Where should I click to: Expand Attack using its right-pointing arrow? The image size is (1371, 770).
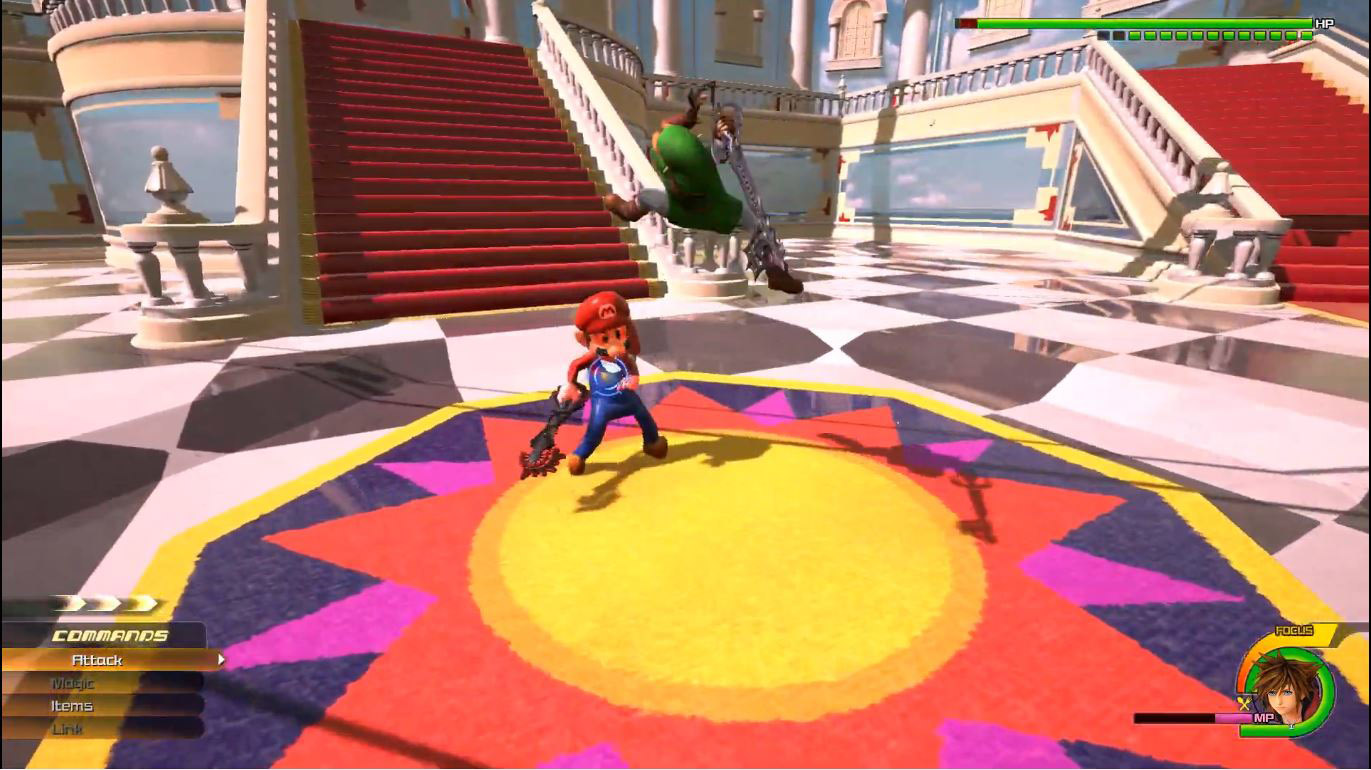pyautogui.click(x=223, y=660)
